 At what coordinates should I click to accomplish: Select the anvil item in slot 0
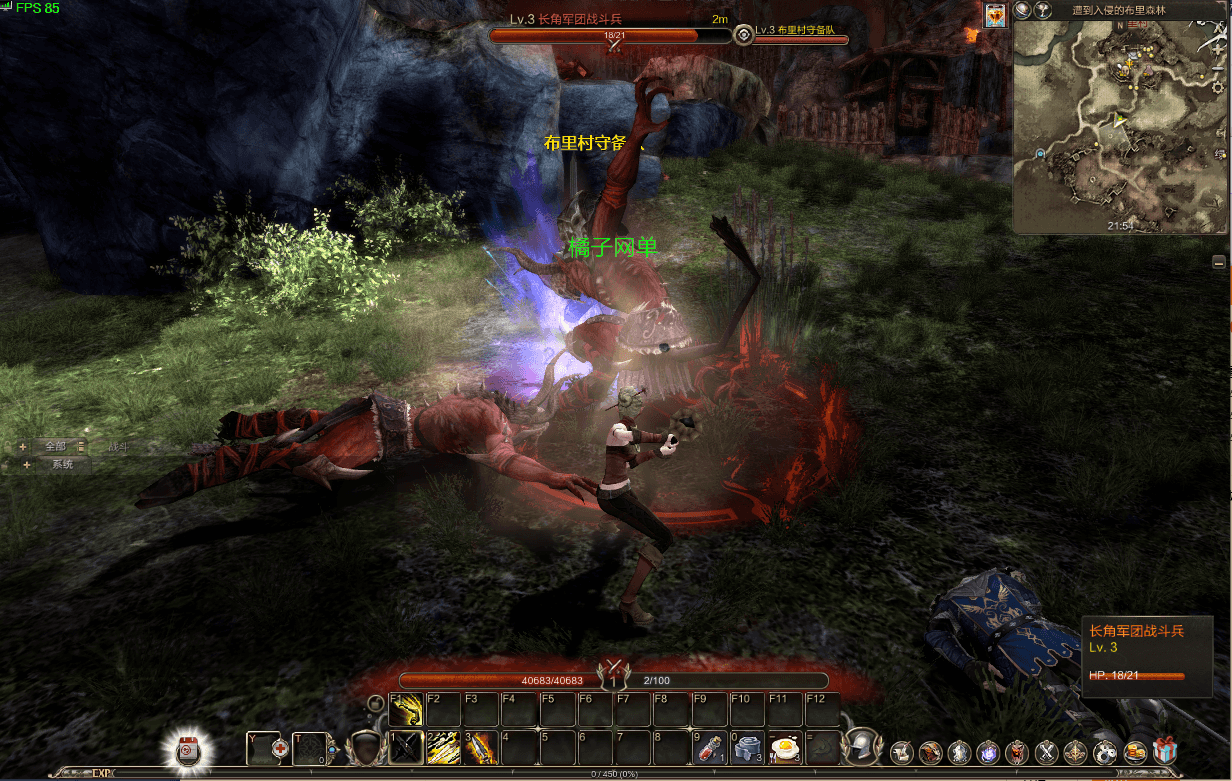click(747, 747)
